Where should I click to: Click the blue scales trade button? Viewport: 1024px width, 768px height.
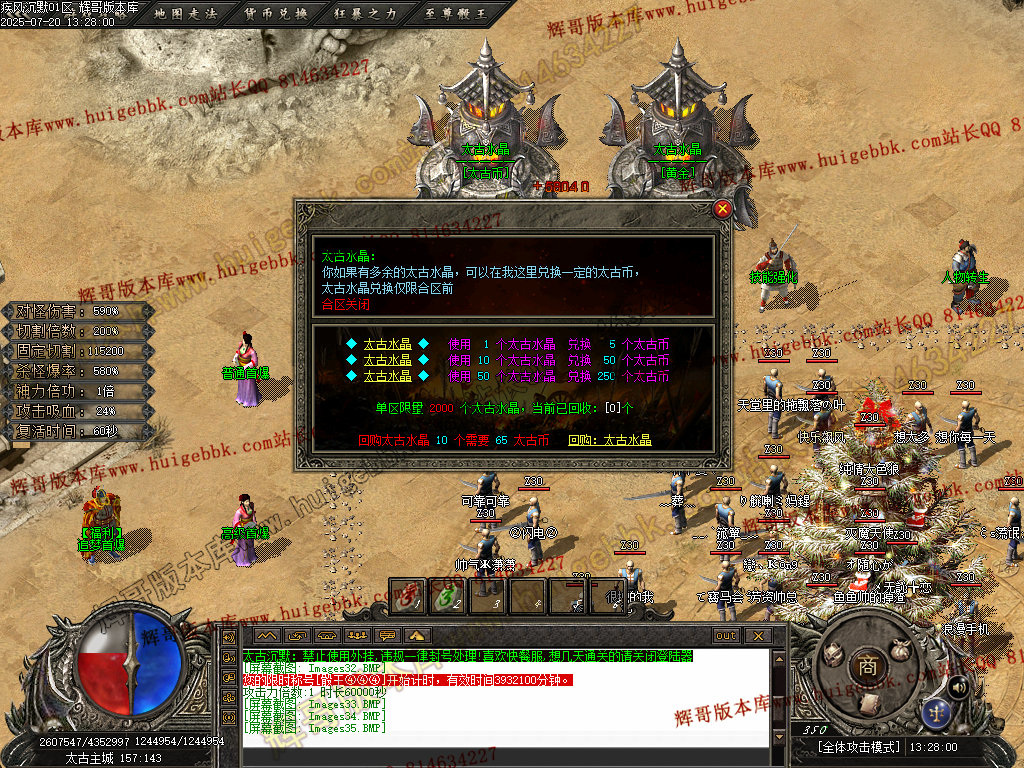click(937, 712)
